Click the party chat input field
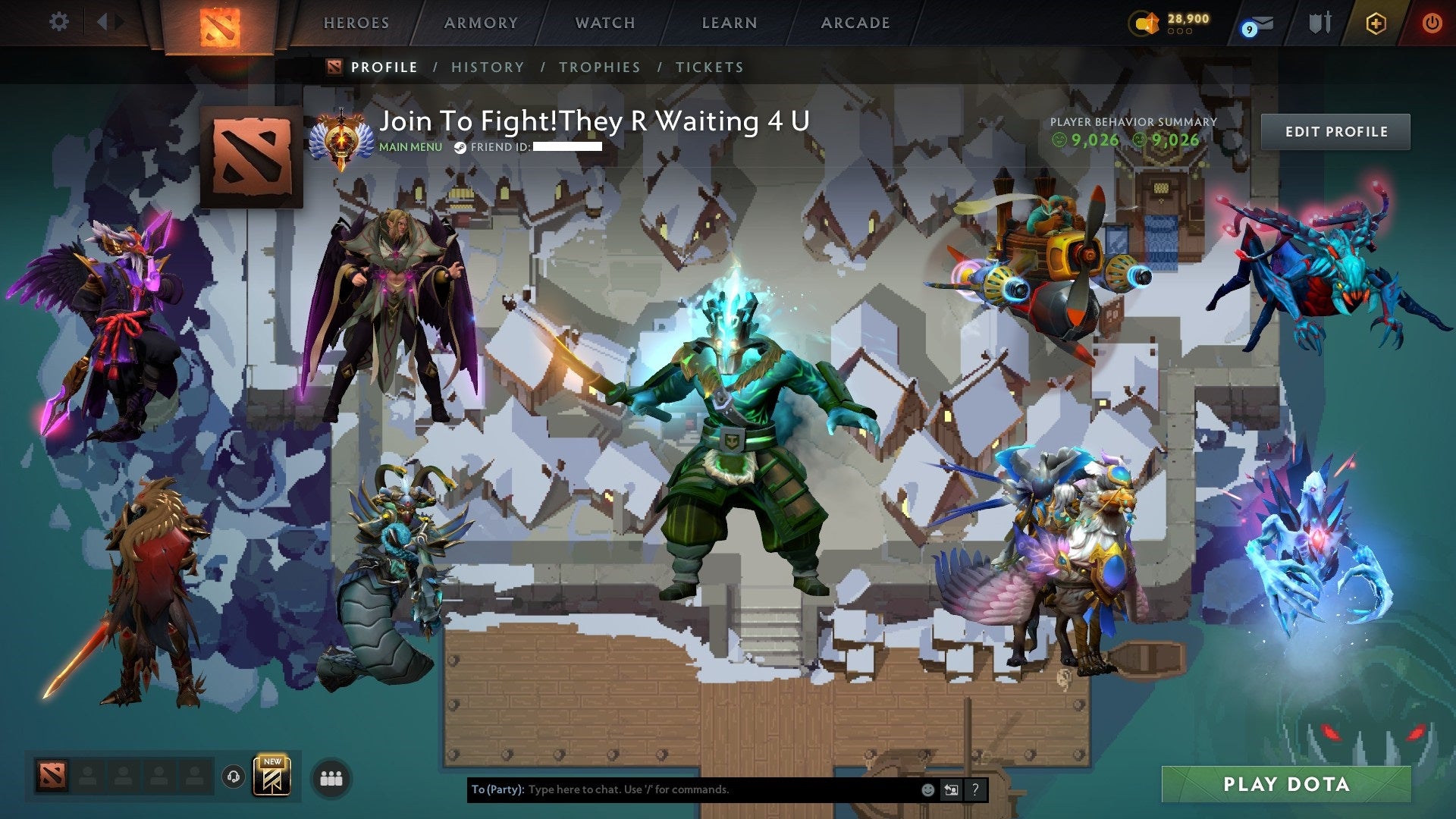Screen dimensions: 1456x819 (x=682, y=789)
